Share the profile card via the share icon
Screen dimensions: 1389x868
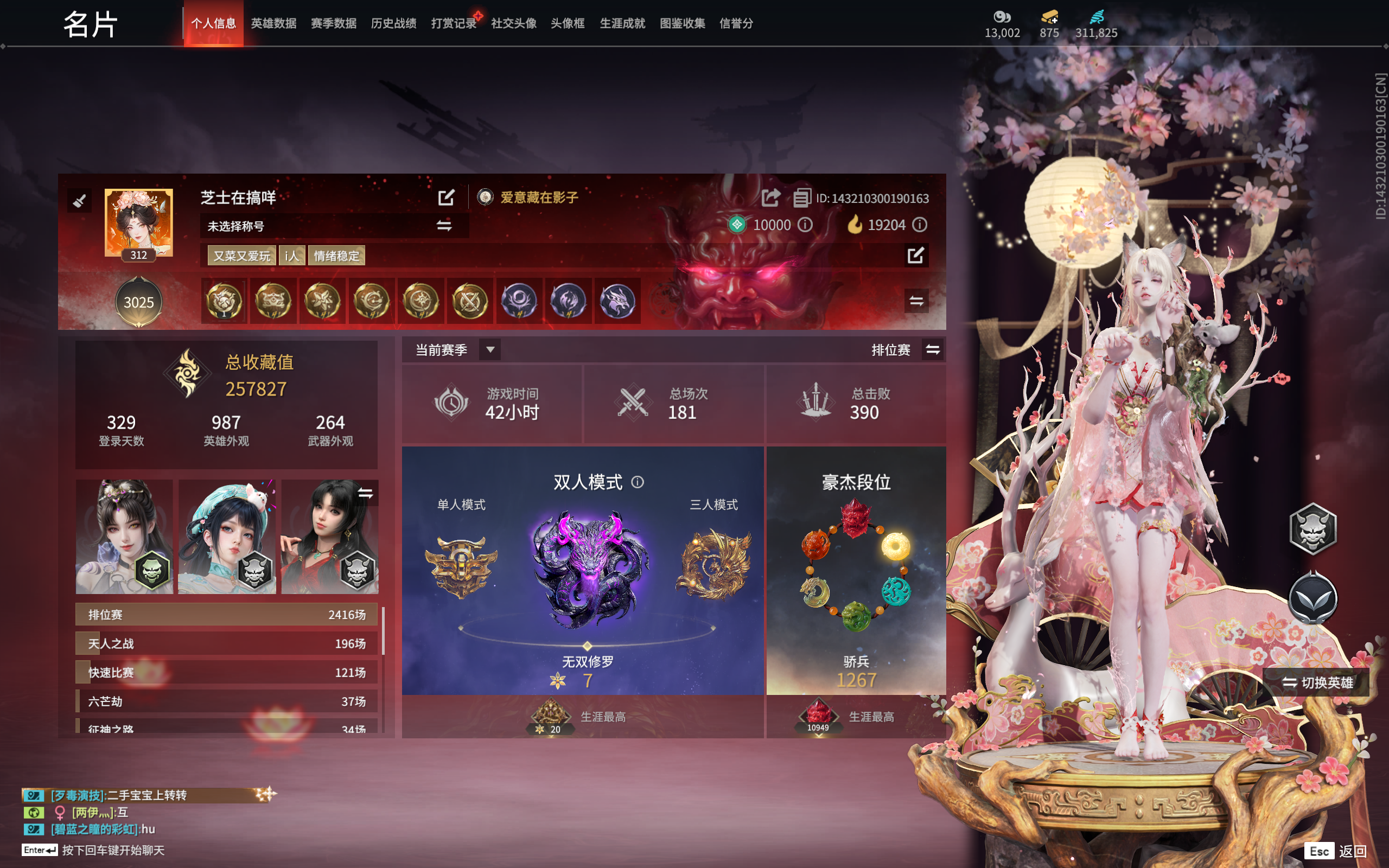[x=770, y=197]
